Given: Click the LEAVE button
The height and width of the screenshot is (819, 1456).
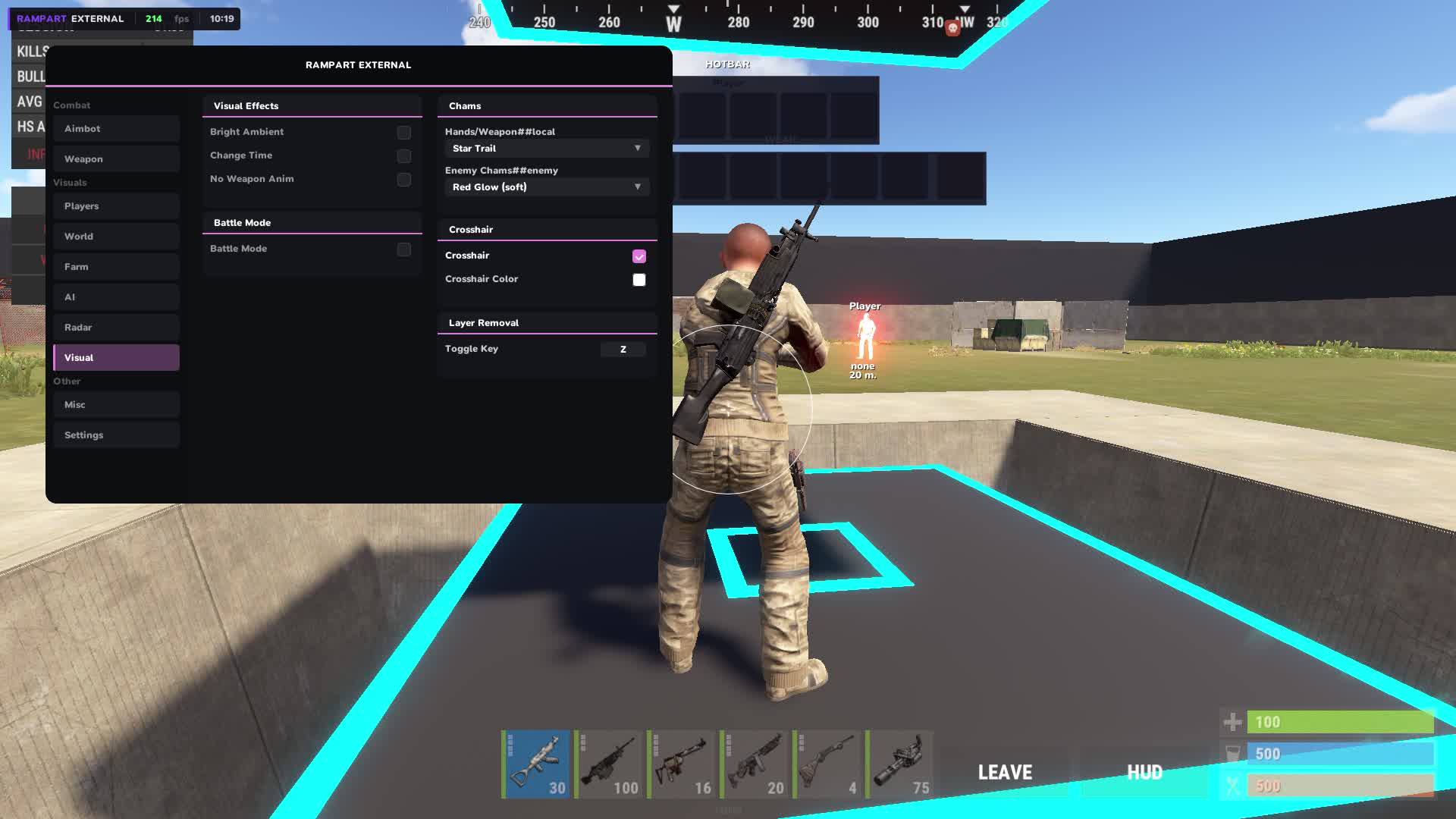Looking at the screenshot, I should pyautogui.click(x=1004, y=772).
